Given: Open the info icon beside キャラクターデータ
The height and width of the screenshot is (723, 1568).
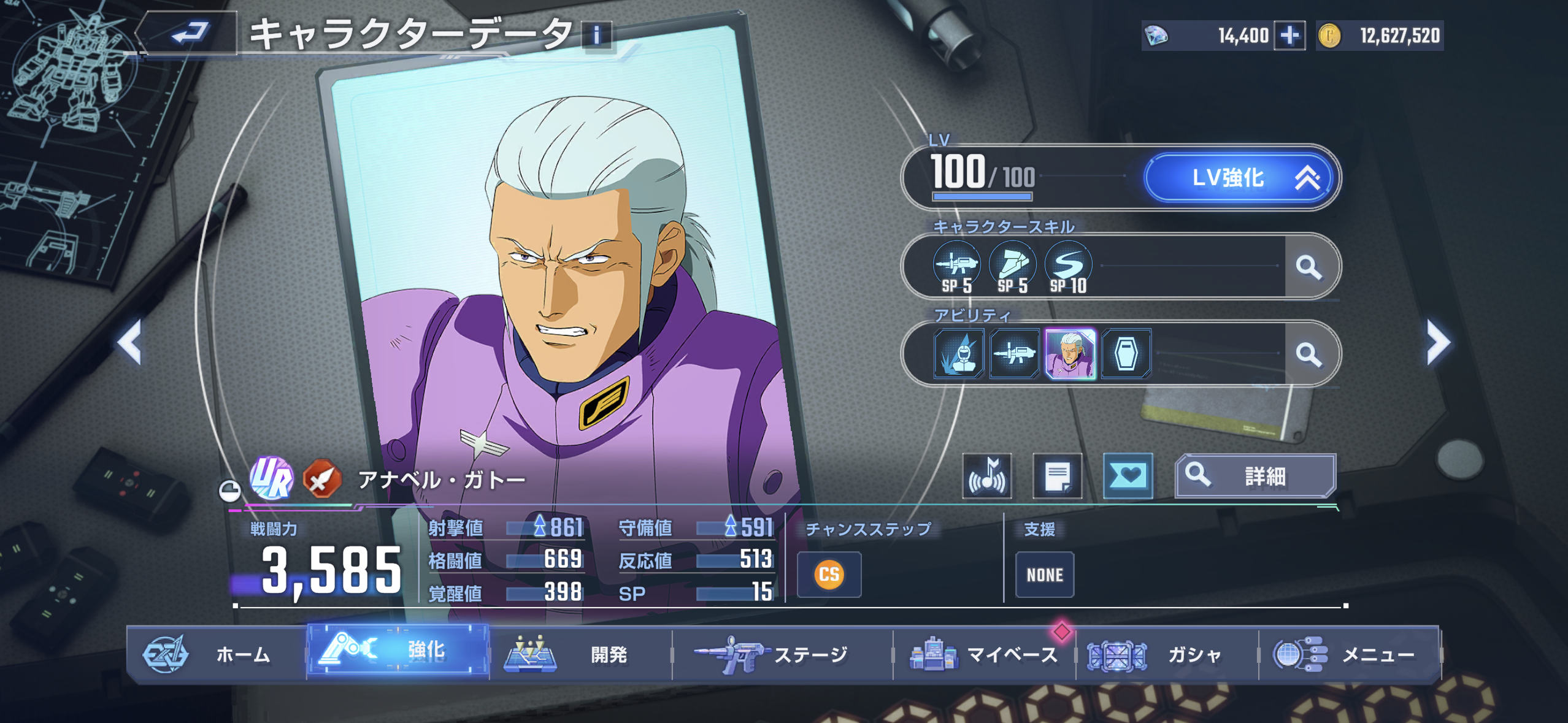Looking at the screenshot, I should click(x=596, y=35).
